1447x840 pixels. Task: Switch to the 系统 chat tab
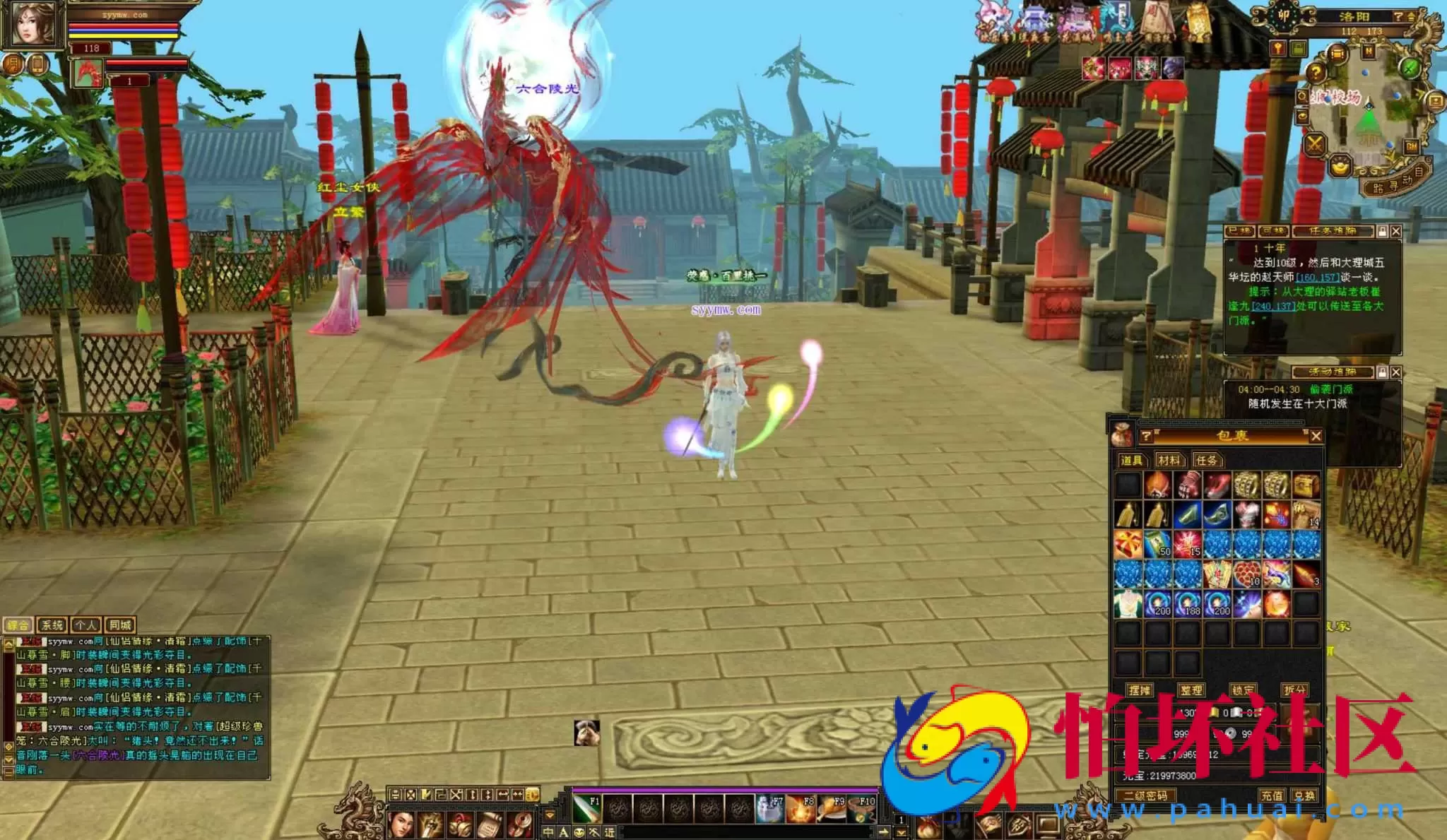pyautogui.click(x=52, y=625)
